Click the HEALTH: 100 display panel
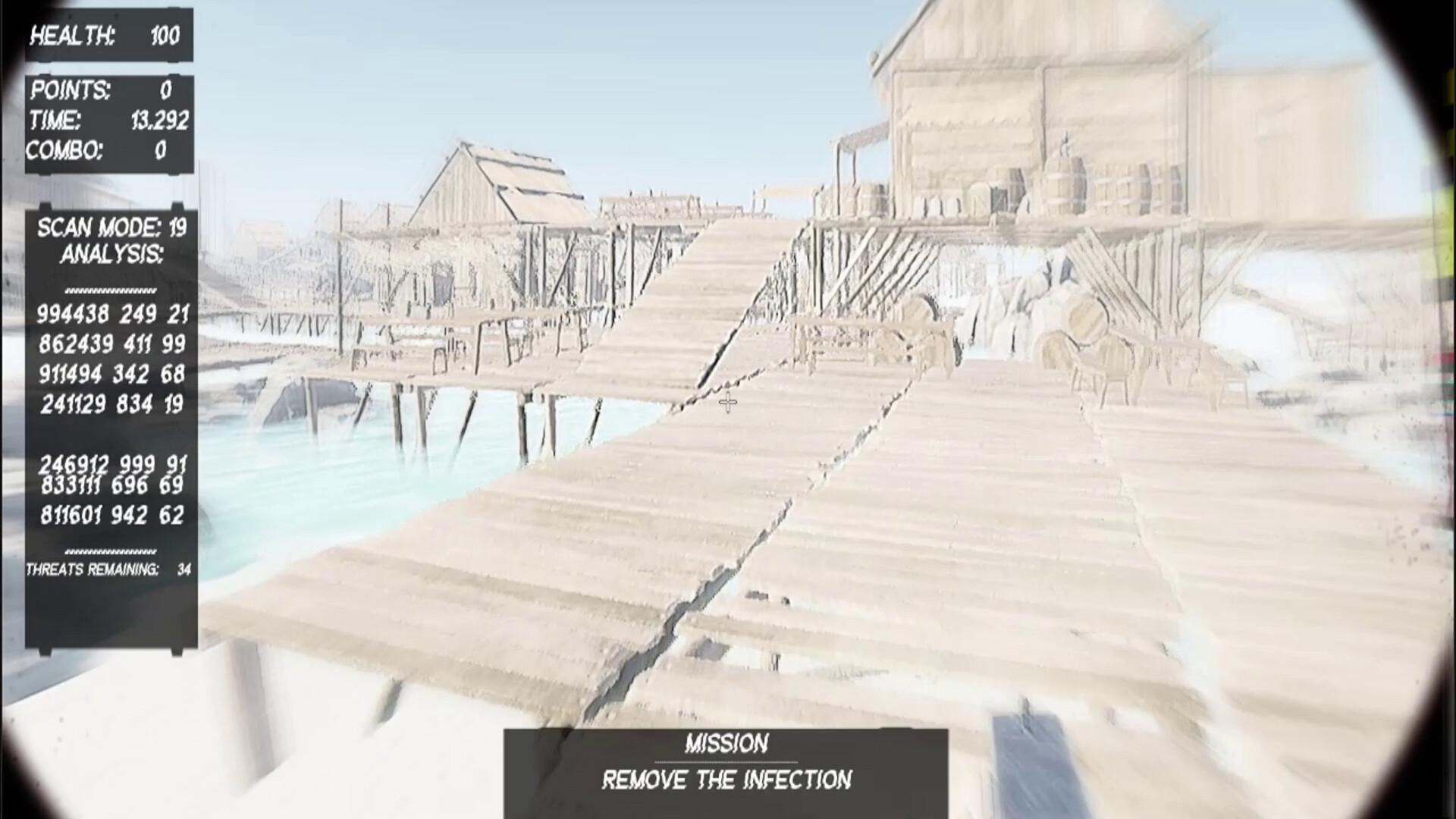Image resolution: width=1456 pixels, height=819 pixels. tap(106, 34)
